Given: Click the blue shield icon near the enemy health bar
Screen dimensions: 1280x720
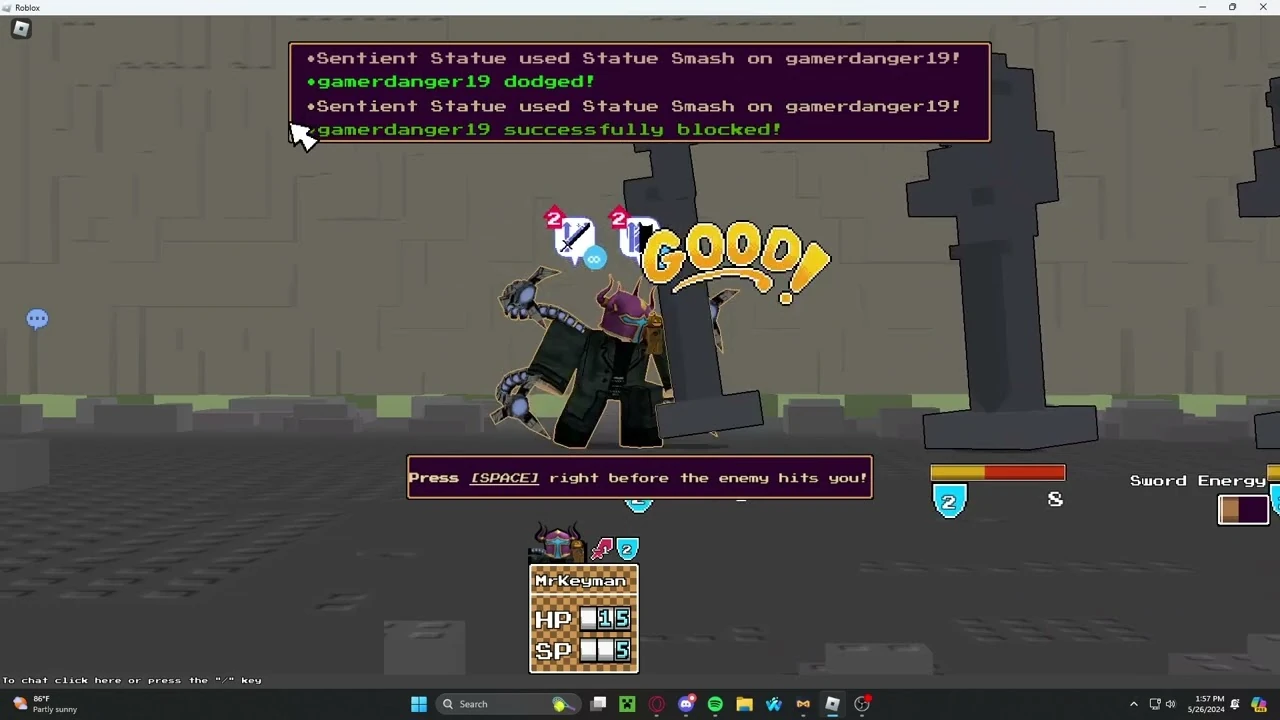Looking at the screenshot, I should pos(948,501).
